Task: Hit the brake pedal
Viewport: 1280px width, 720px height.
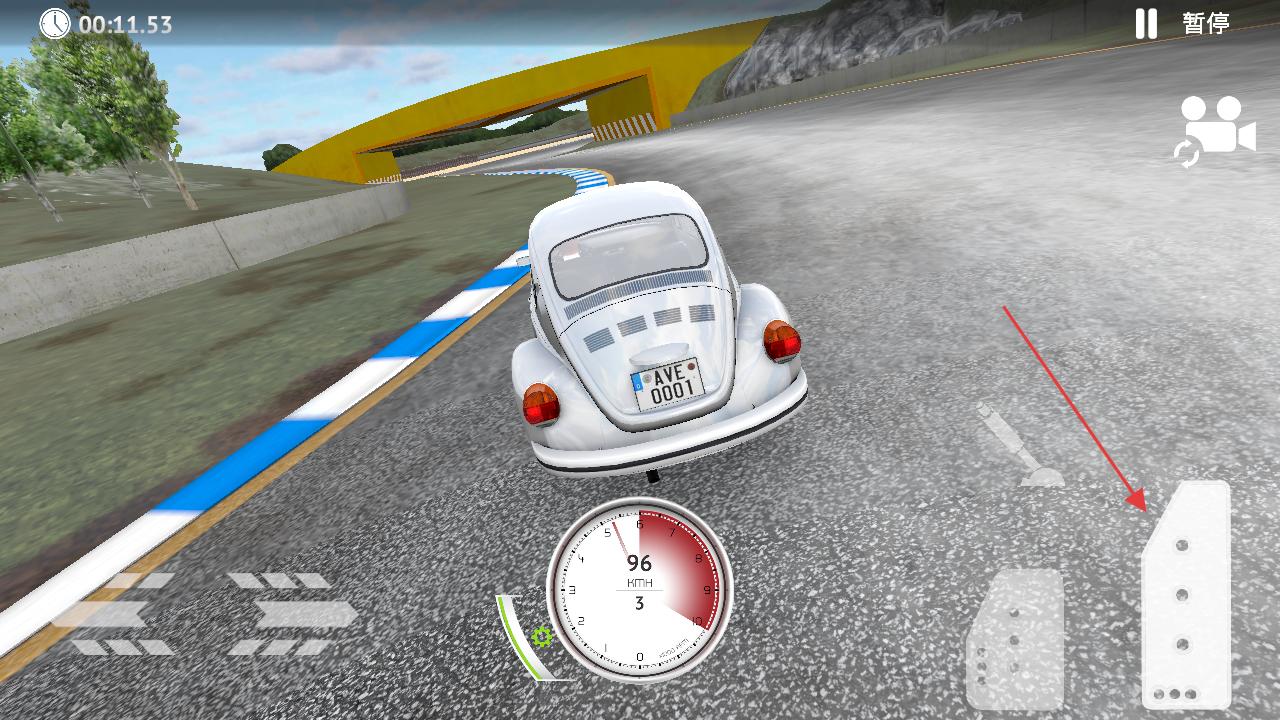Action: 1015,640
